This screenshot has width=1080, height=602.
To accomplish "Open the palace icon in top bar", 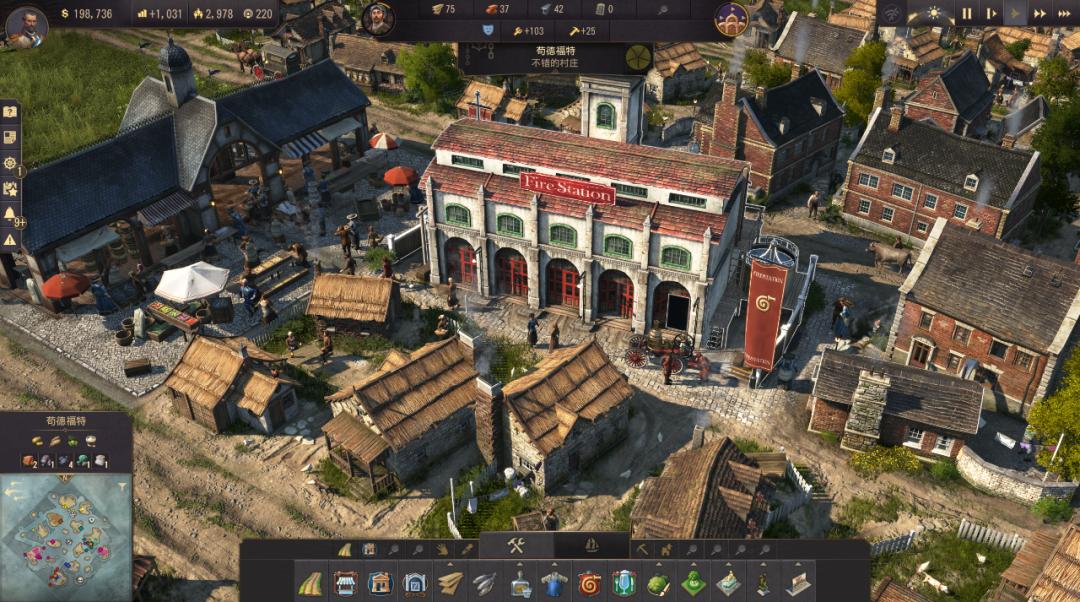I will pyautogui.click(x=731, y=18).
